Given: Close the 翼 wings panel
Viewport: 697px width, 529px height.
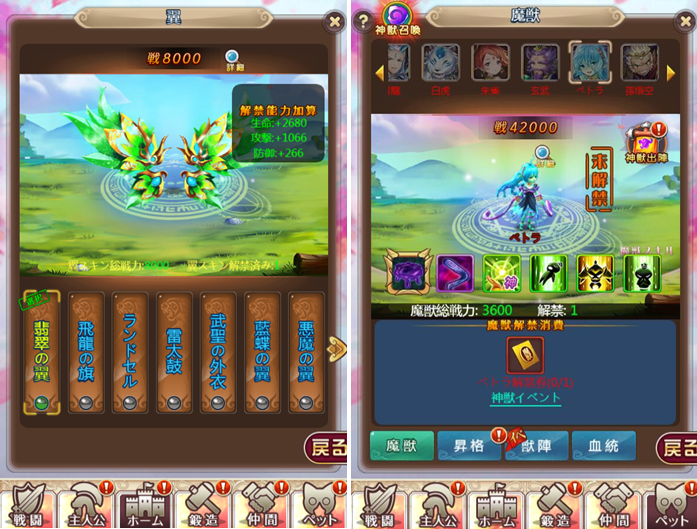Looking at the screenshot, I should [335, 19].
